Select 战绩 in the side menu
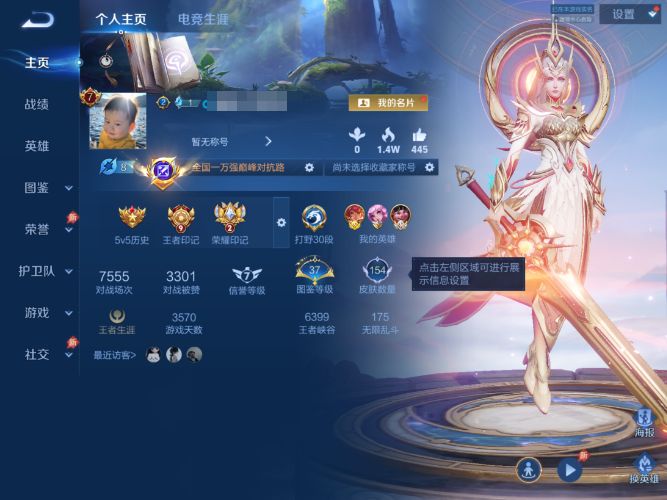This screenshot has height=500, width=667. coord(37,104)
